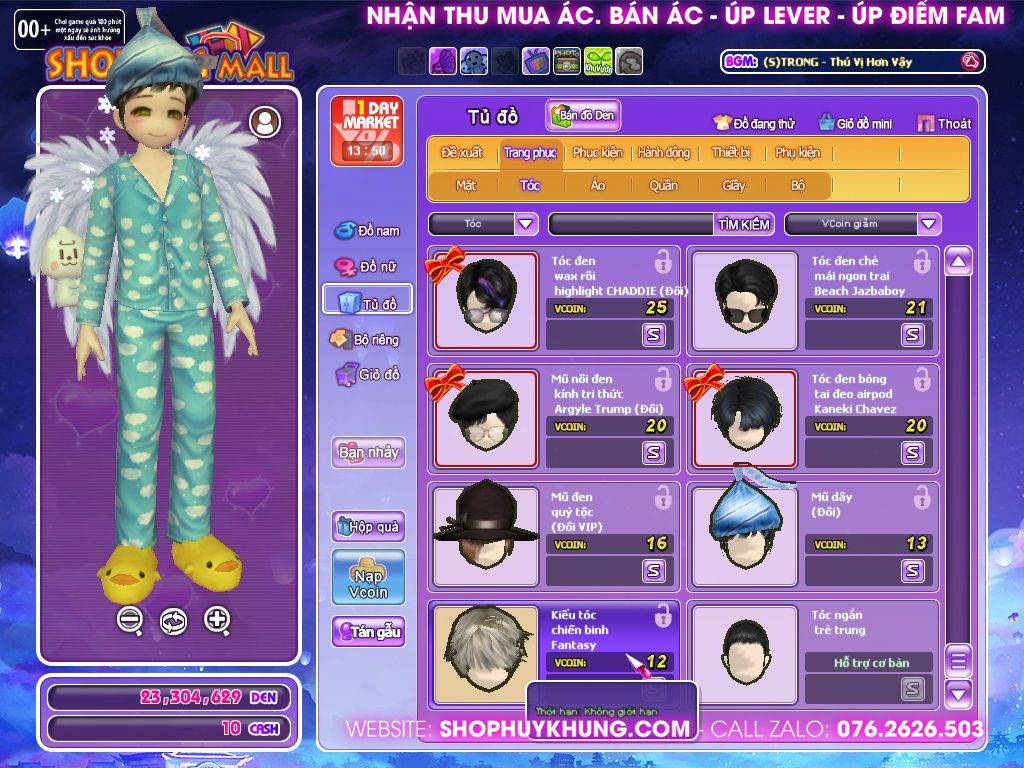The width and height of the screenshot is (1024, 768).
Task: Select the Đồ nữ category
Action: click(367, 267)
